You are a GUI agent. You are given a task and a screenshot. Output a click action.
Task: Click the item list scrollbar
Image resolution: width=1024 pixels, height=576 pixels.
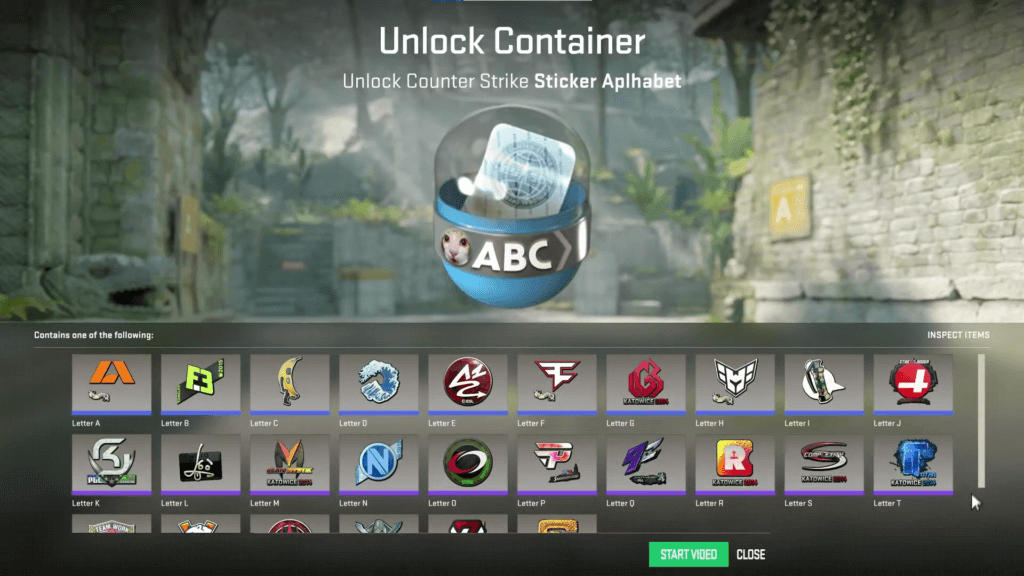[981, 420]
